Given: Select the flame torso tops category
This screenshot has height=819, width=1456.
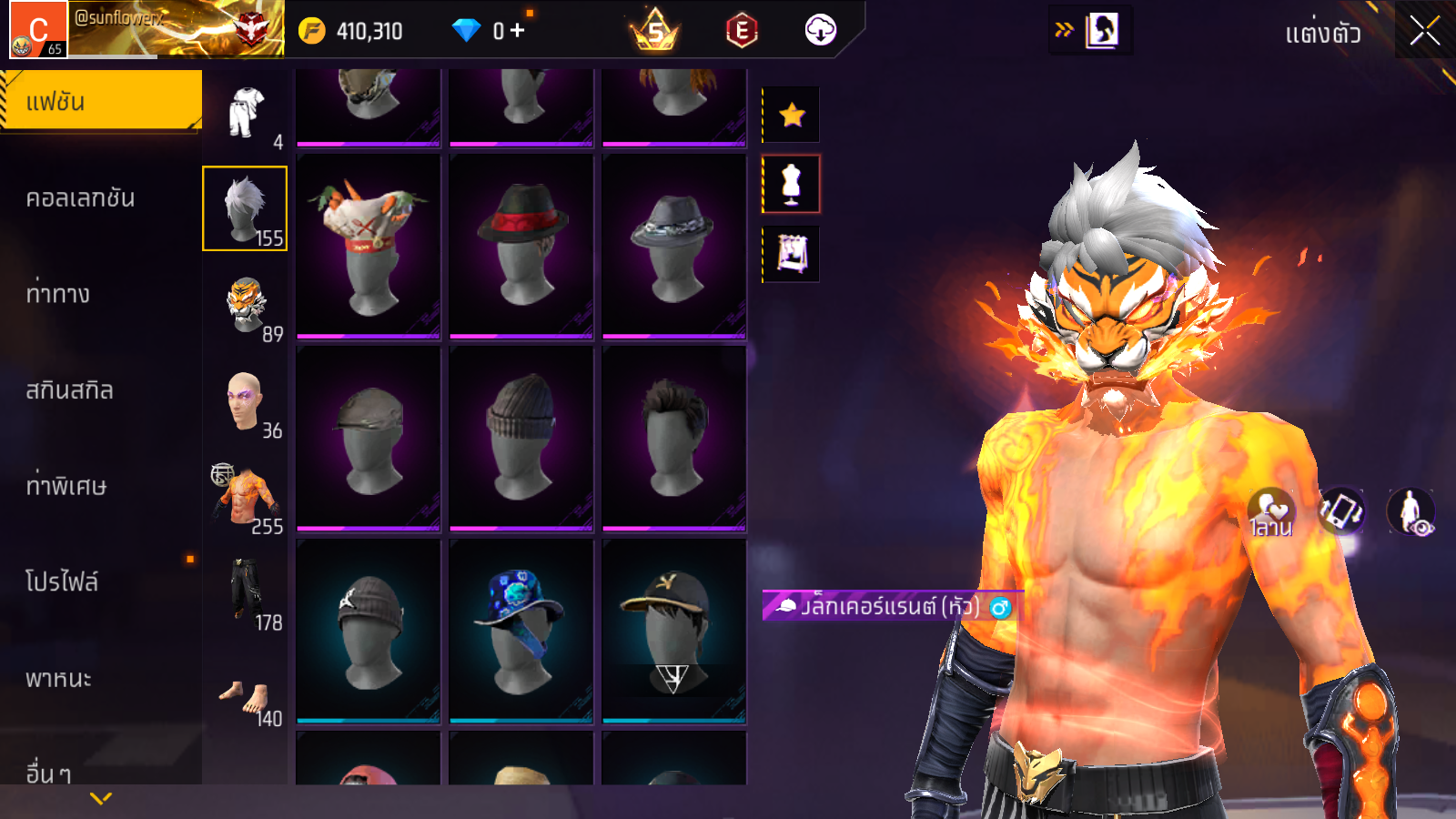Looking at the screenshot, I should click(246, 497).
